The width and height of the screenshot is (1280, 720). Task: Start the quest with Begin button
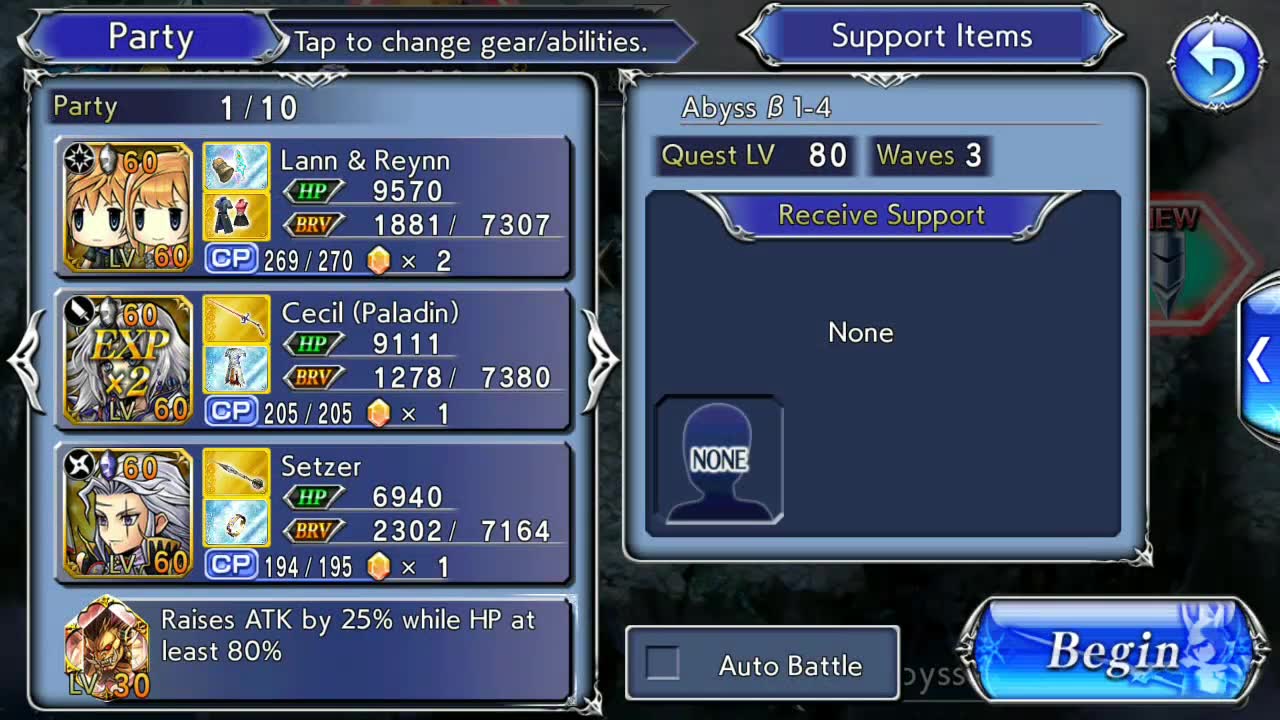click(x=1110, y=652)
